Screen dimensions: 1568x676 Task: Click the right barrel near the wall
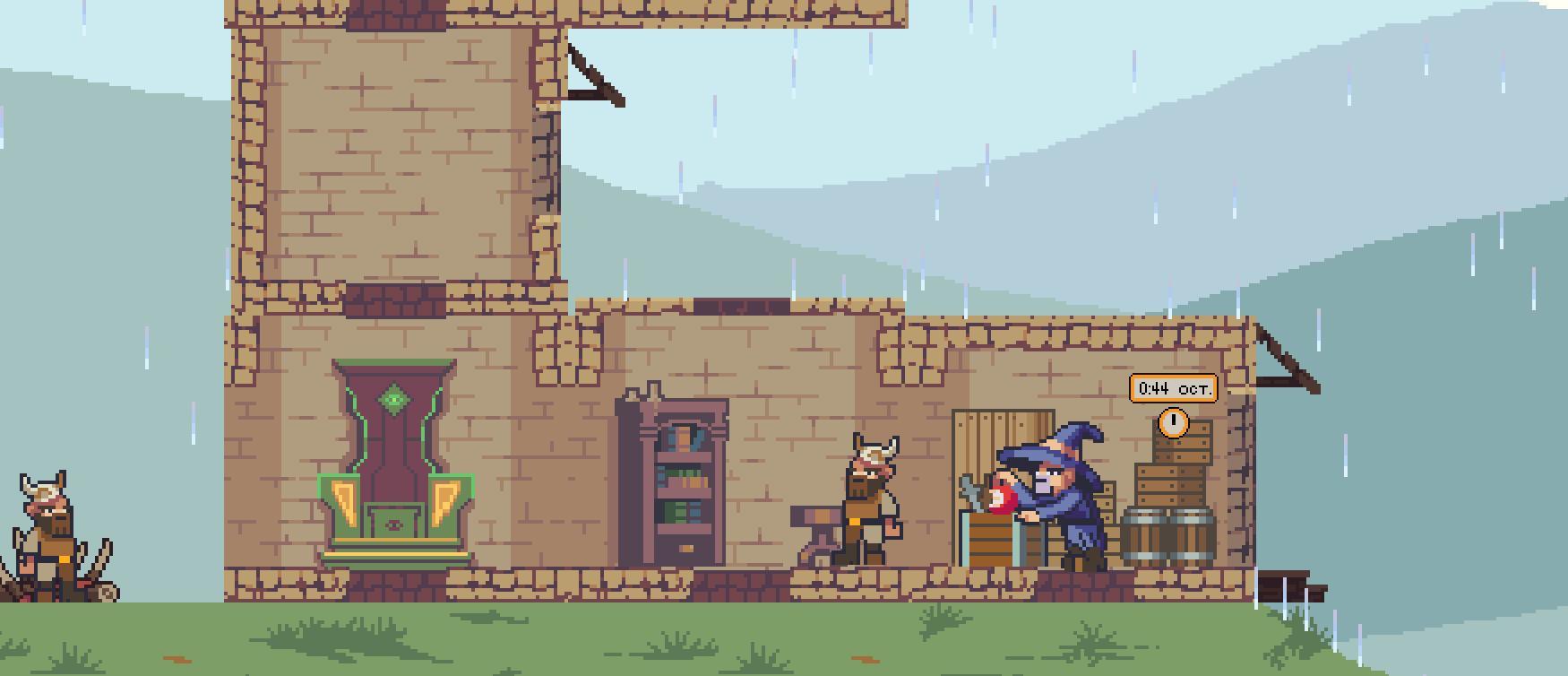pos(1191,536)
